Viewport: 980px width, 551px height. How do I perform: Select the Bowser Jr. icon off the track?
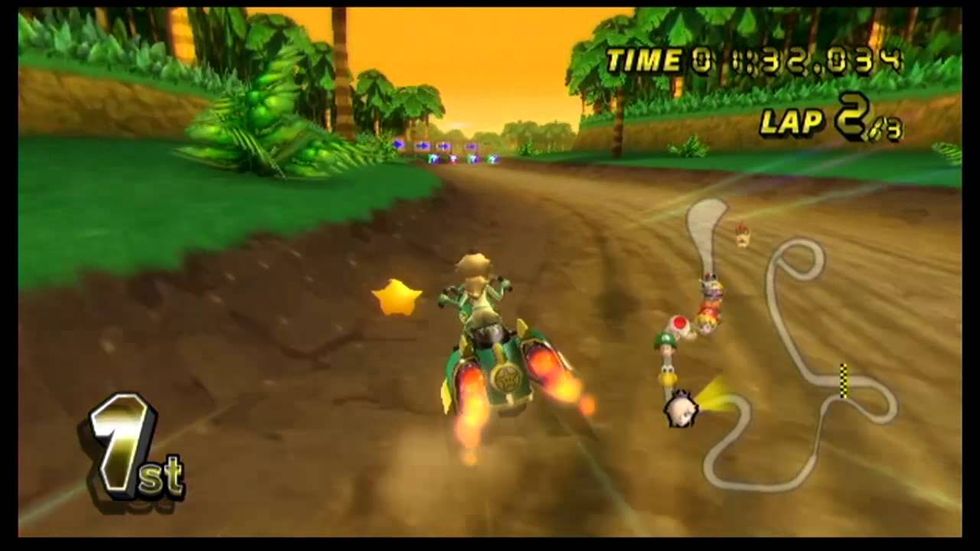pyautogui.click(x=742, y=234)
